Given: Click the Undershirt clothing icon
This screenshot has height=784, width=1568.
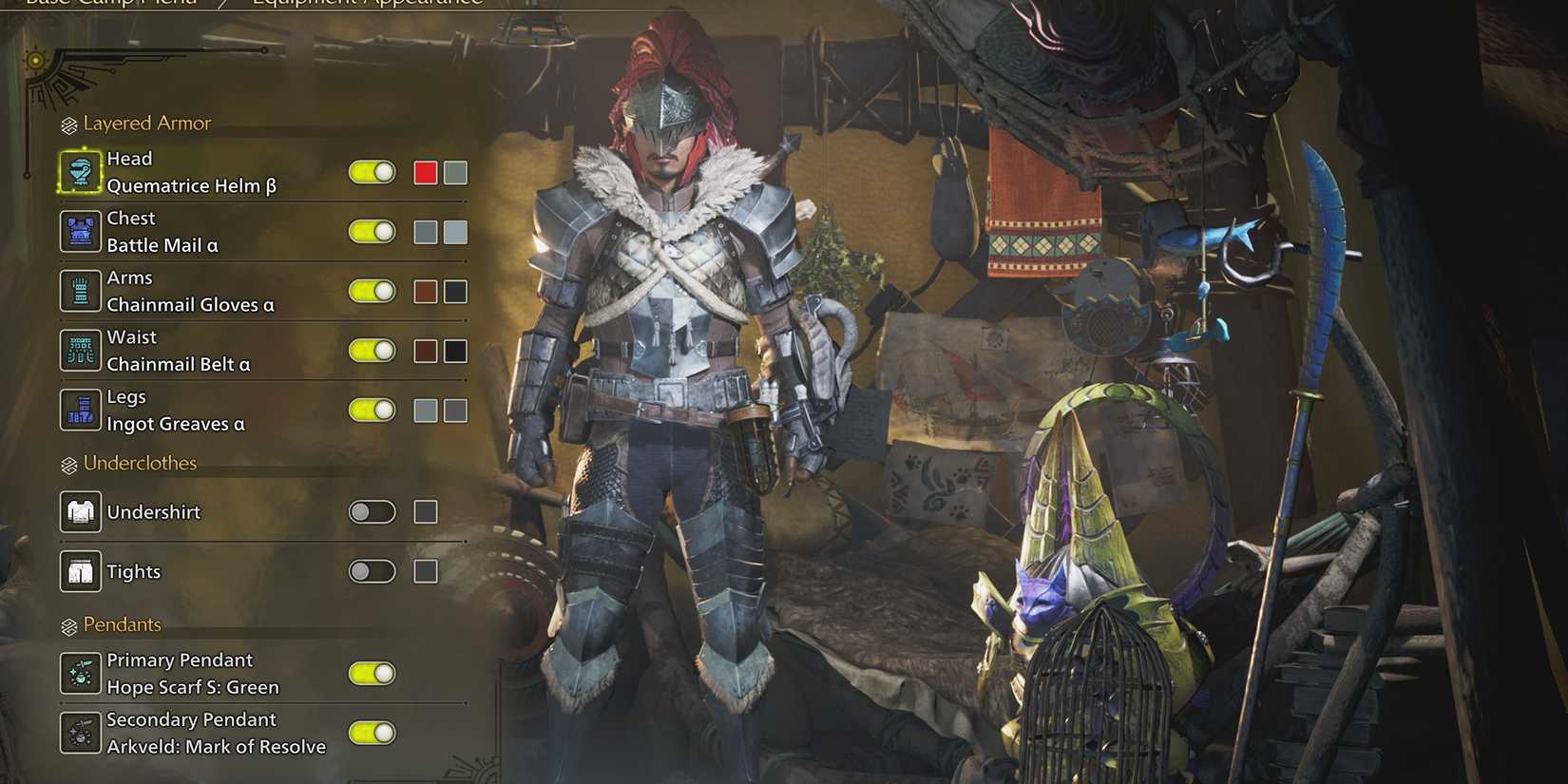Looking at the screenshot, I should [x=81, y=511].
